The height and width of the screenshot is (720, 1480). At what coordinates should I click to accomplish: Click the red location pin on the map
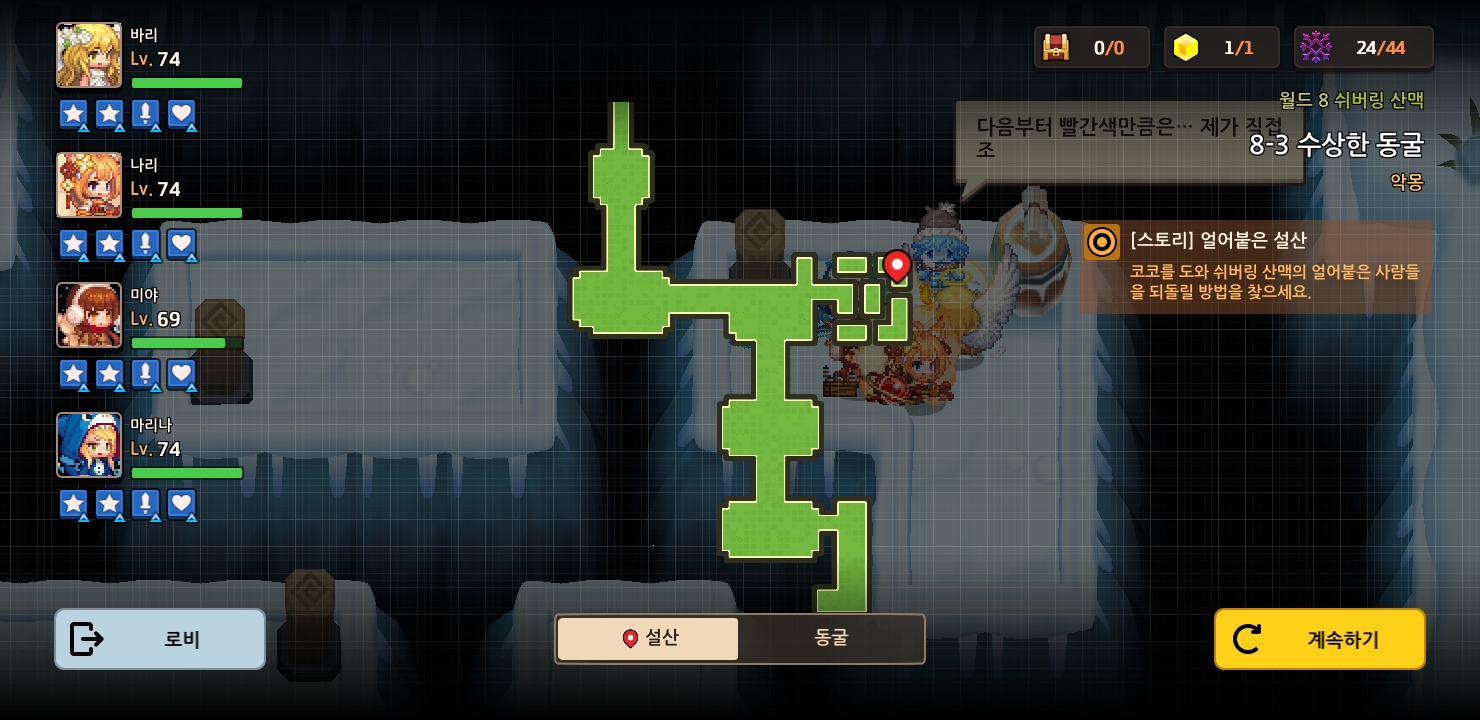pos(897,265)
